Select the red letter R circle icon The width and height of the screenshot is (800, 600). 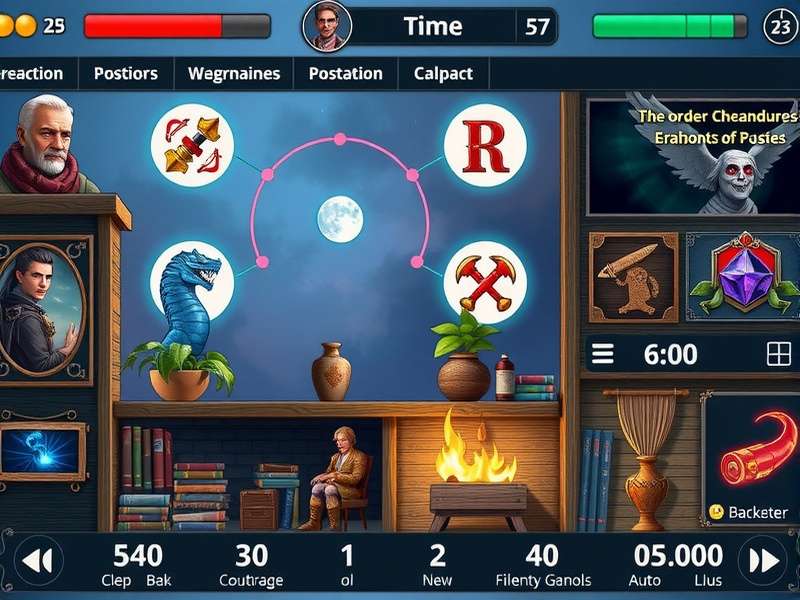tap(485, 146)
